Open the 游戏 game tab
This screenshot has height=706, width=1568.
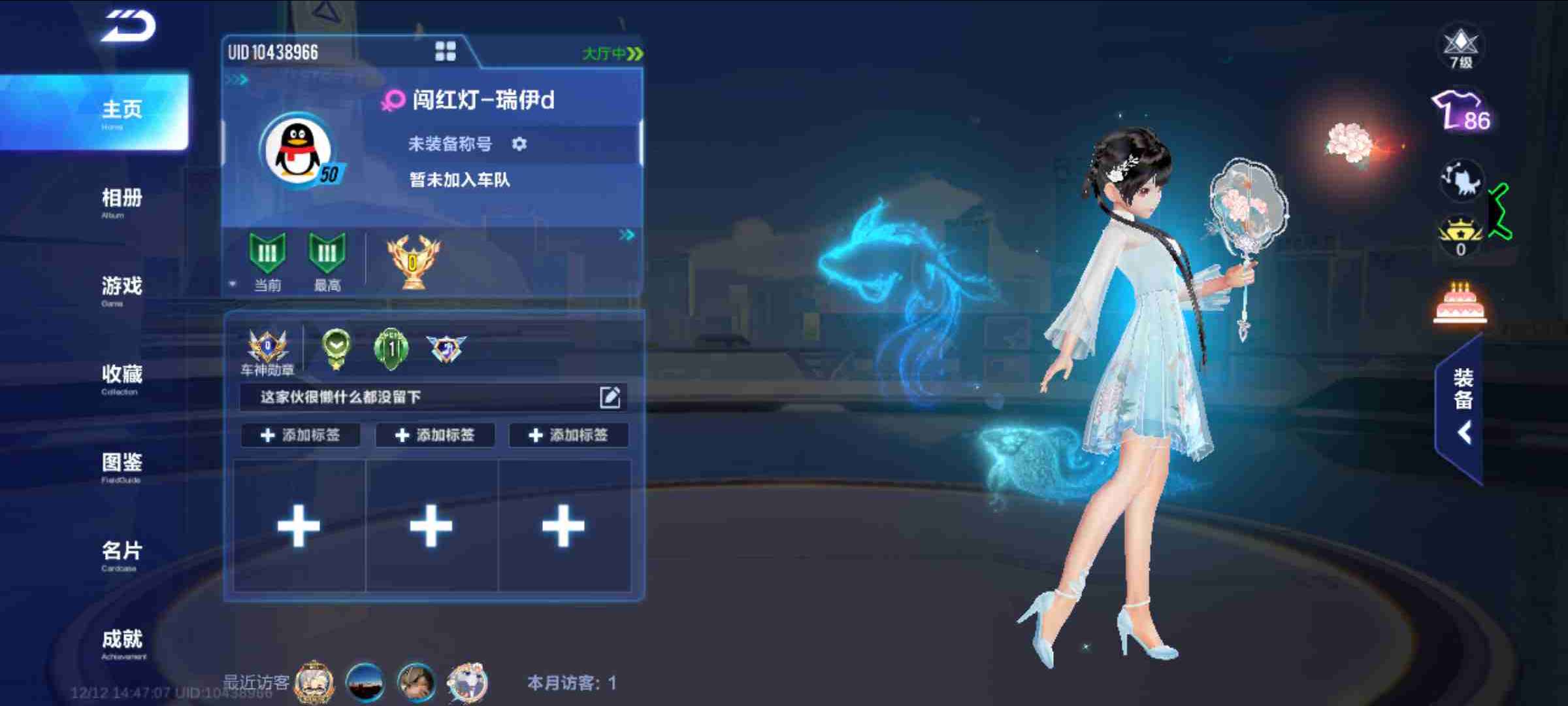click(x=122, y=288)
